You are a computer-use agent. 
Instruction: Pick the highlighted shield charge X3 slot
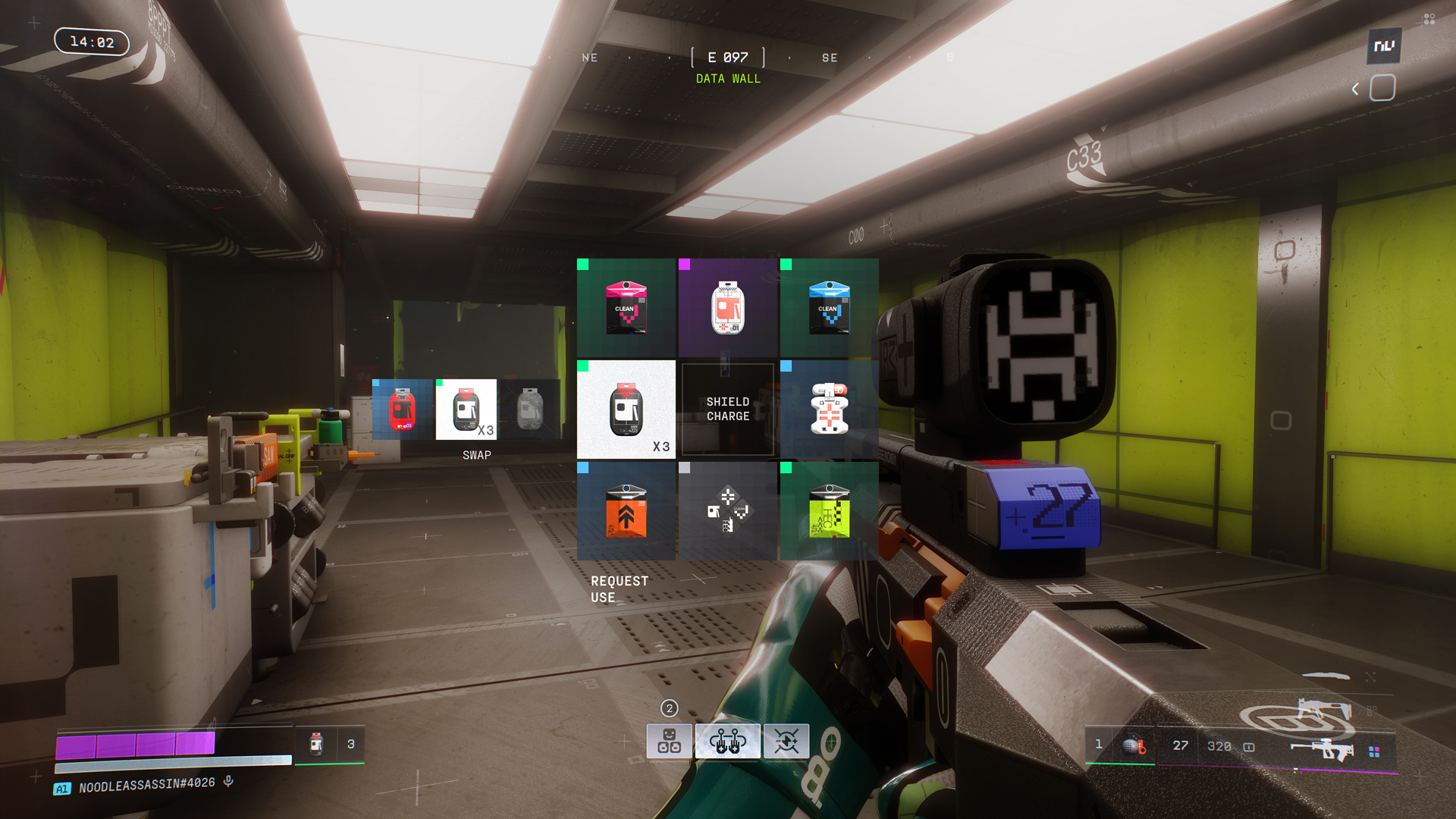[626, 409]
